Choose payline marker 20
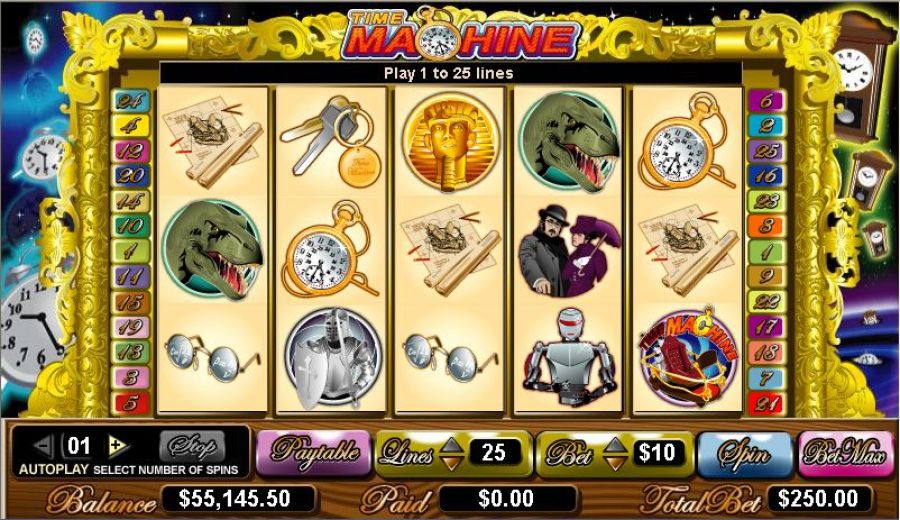Screen dimensions: 900x520 [130, 176]
